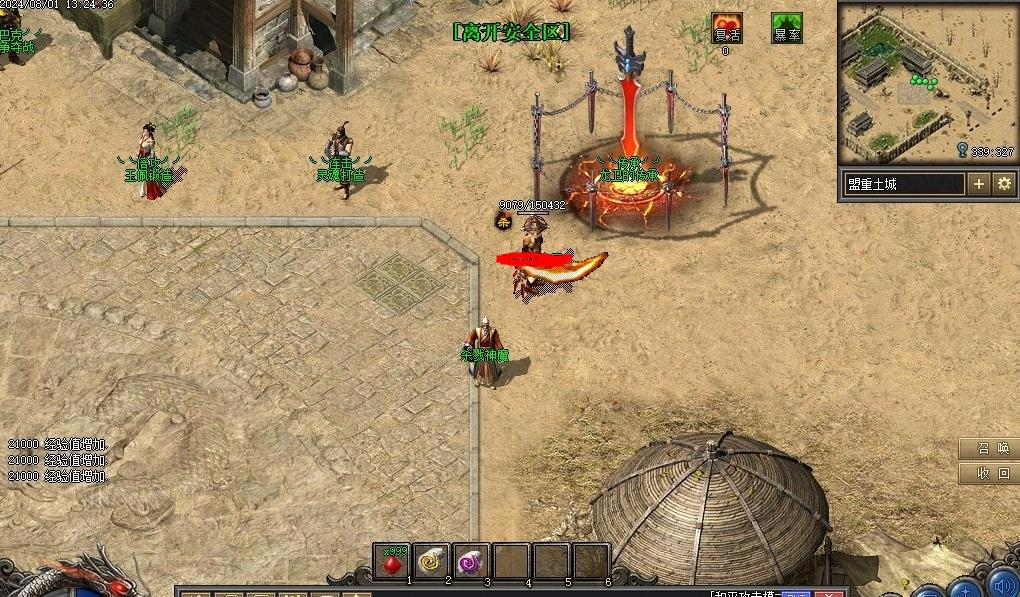Open the green 暴率 drop-rate icon
1020x597 pixels.
tap(786, 28)
